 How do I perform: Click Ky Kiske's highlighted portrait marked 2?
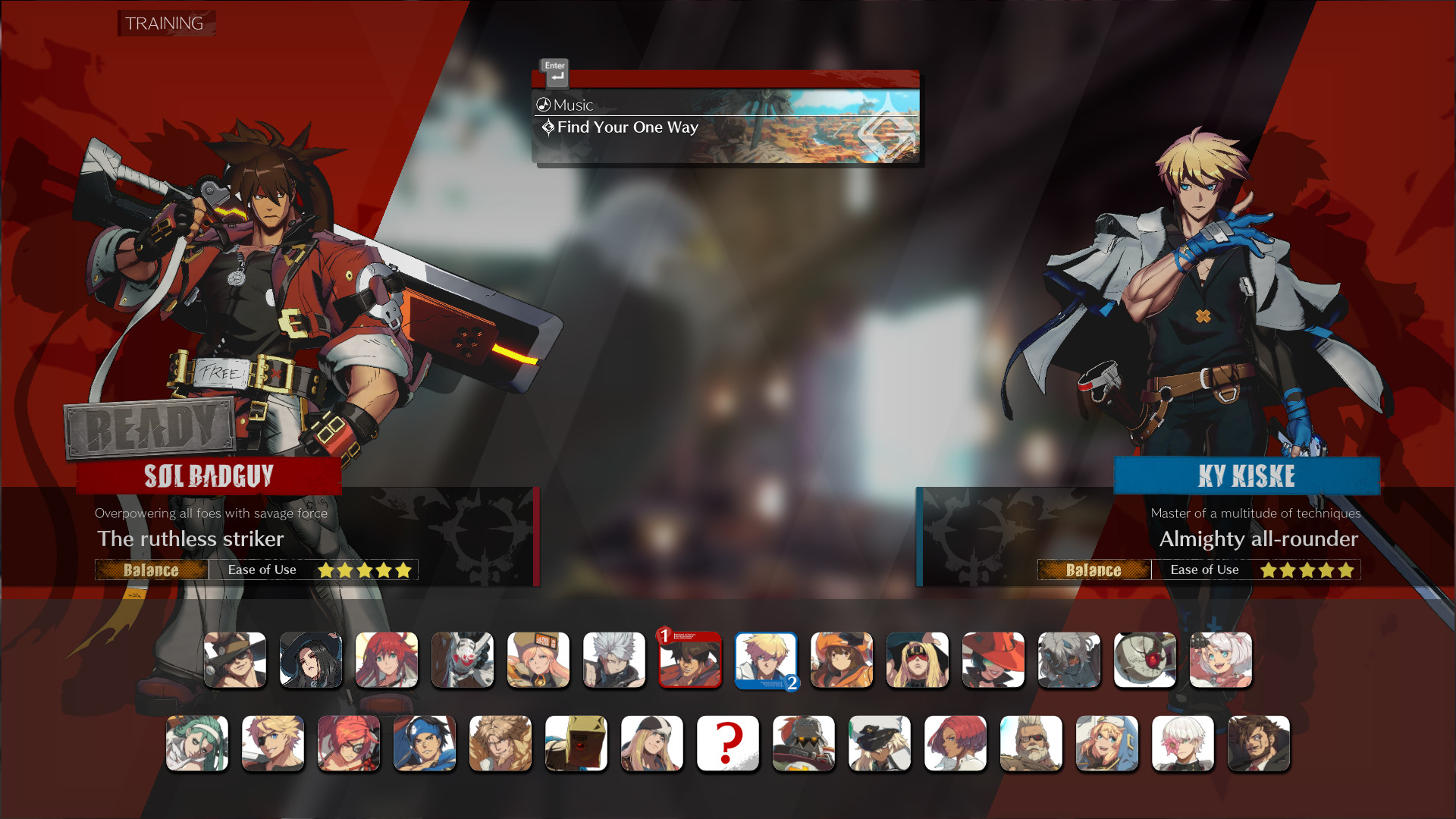tap(766, 660)
